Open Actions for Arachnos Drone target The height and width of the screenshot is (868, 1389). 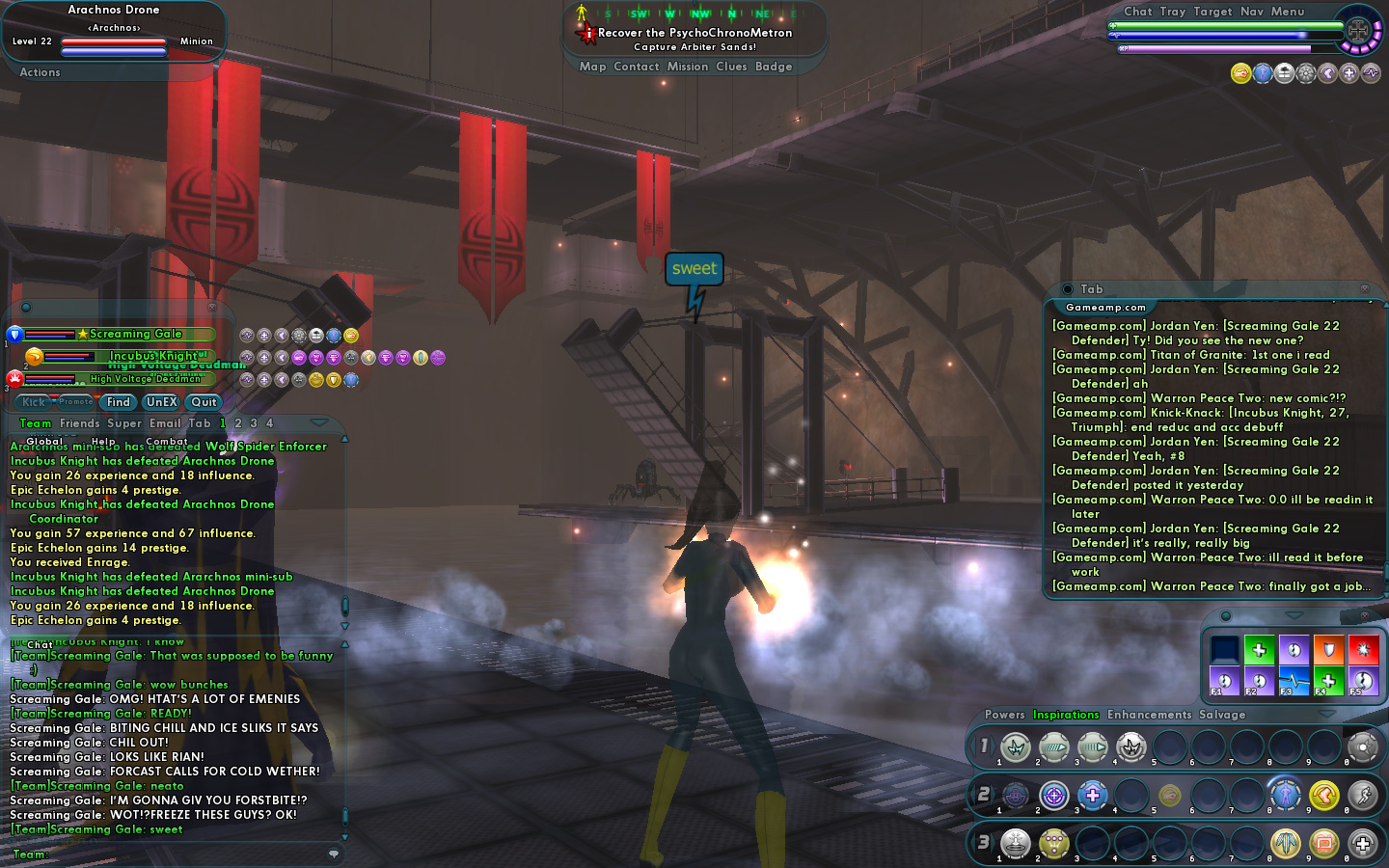pos(40,72)
